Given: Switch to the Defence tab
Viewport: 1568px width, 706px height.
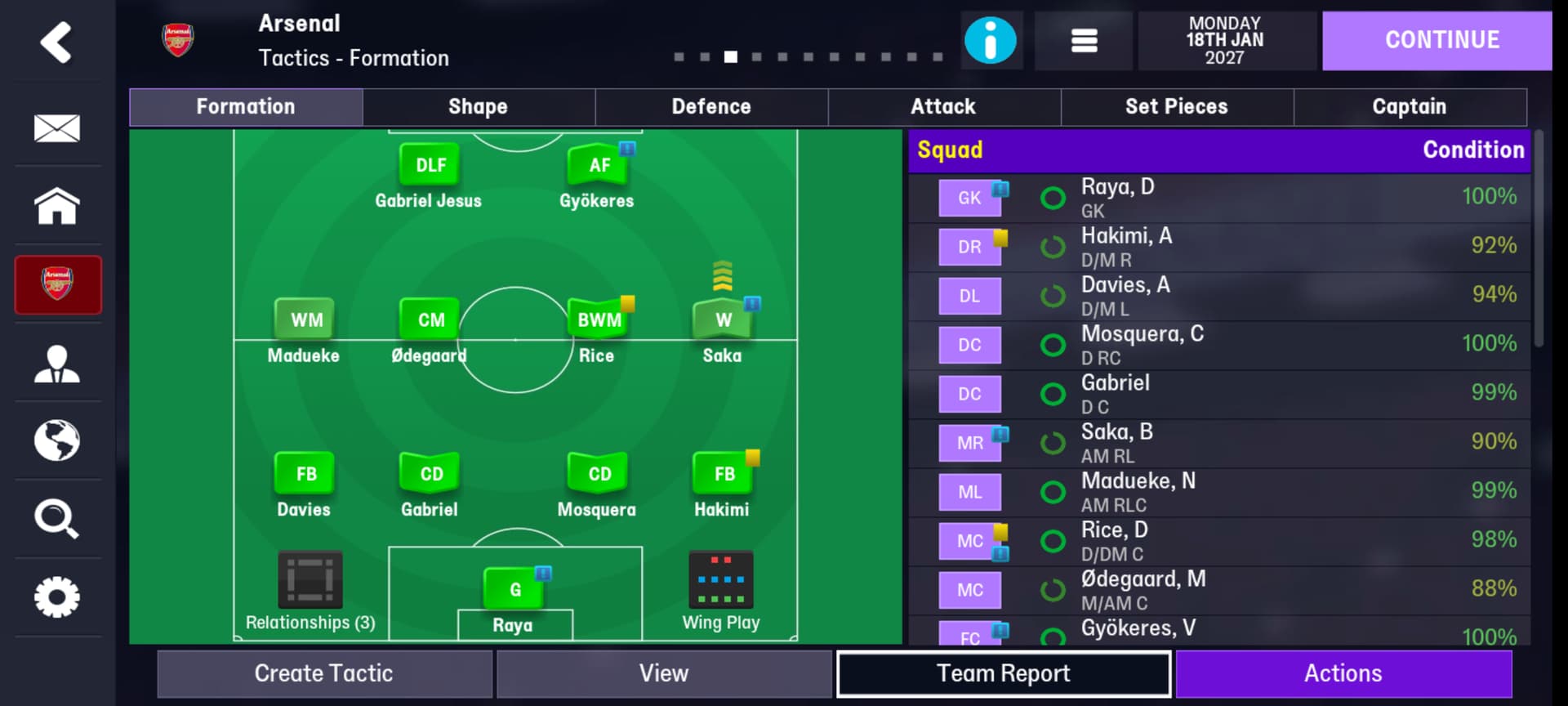Looking at the screenshot, I should coord(710,107).
